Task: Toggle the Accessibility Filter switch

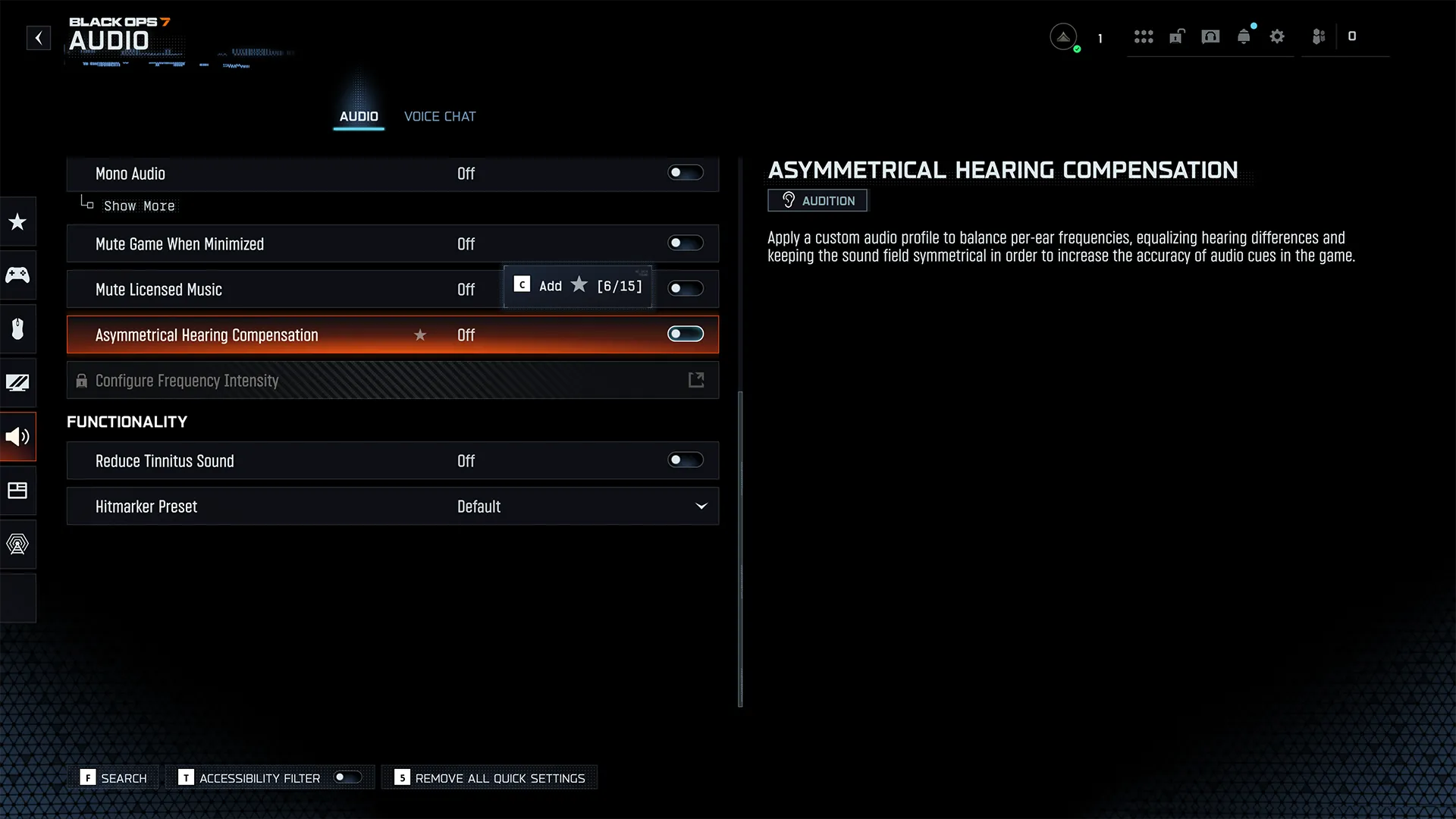Action: click(x=347, y=777)
